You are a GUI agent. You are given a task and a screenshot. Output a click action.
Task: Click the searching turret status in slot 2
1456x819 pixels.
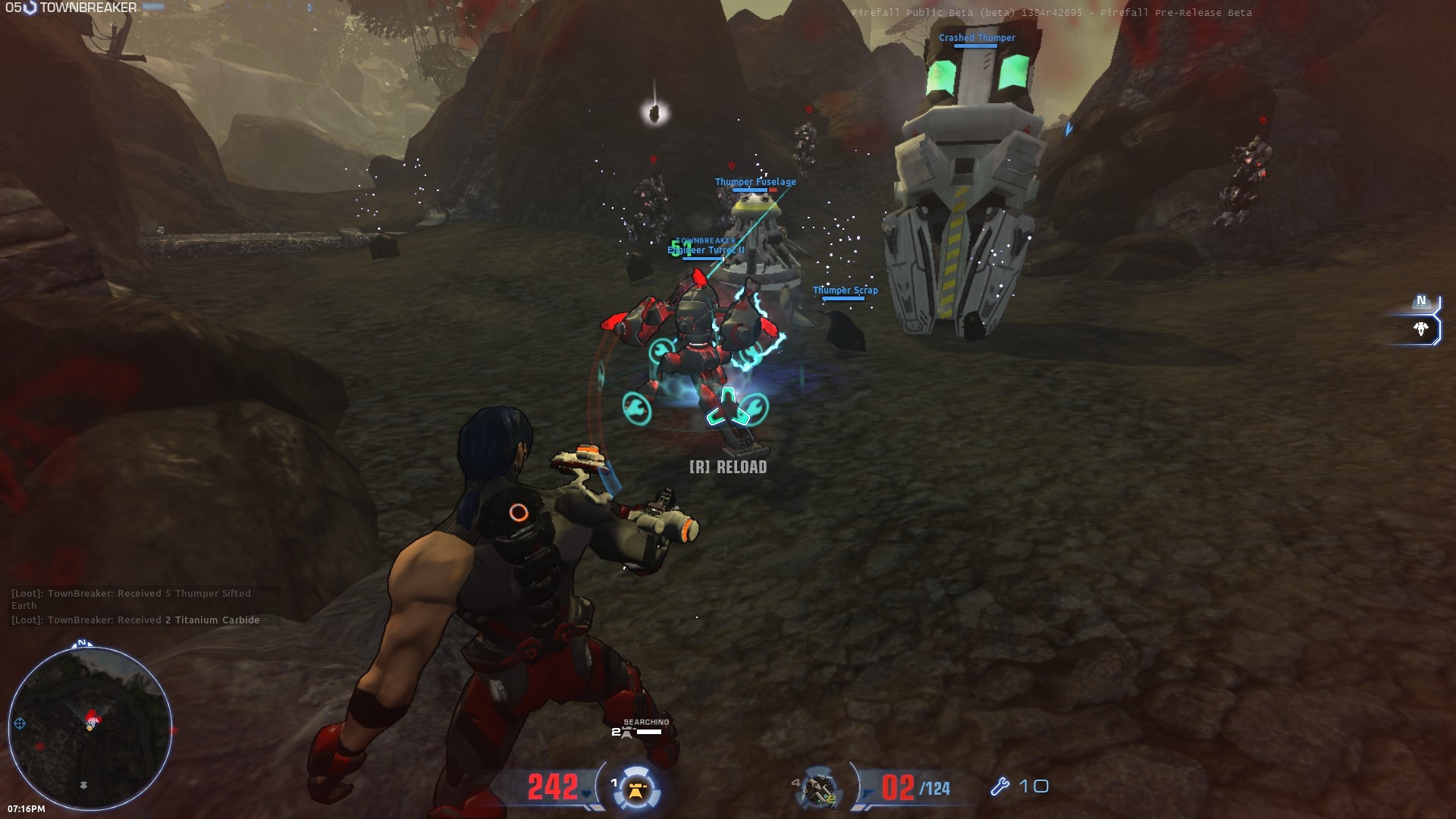coord(642,728)
